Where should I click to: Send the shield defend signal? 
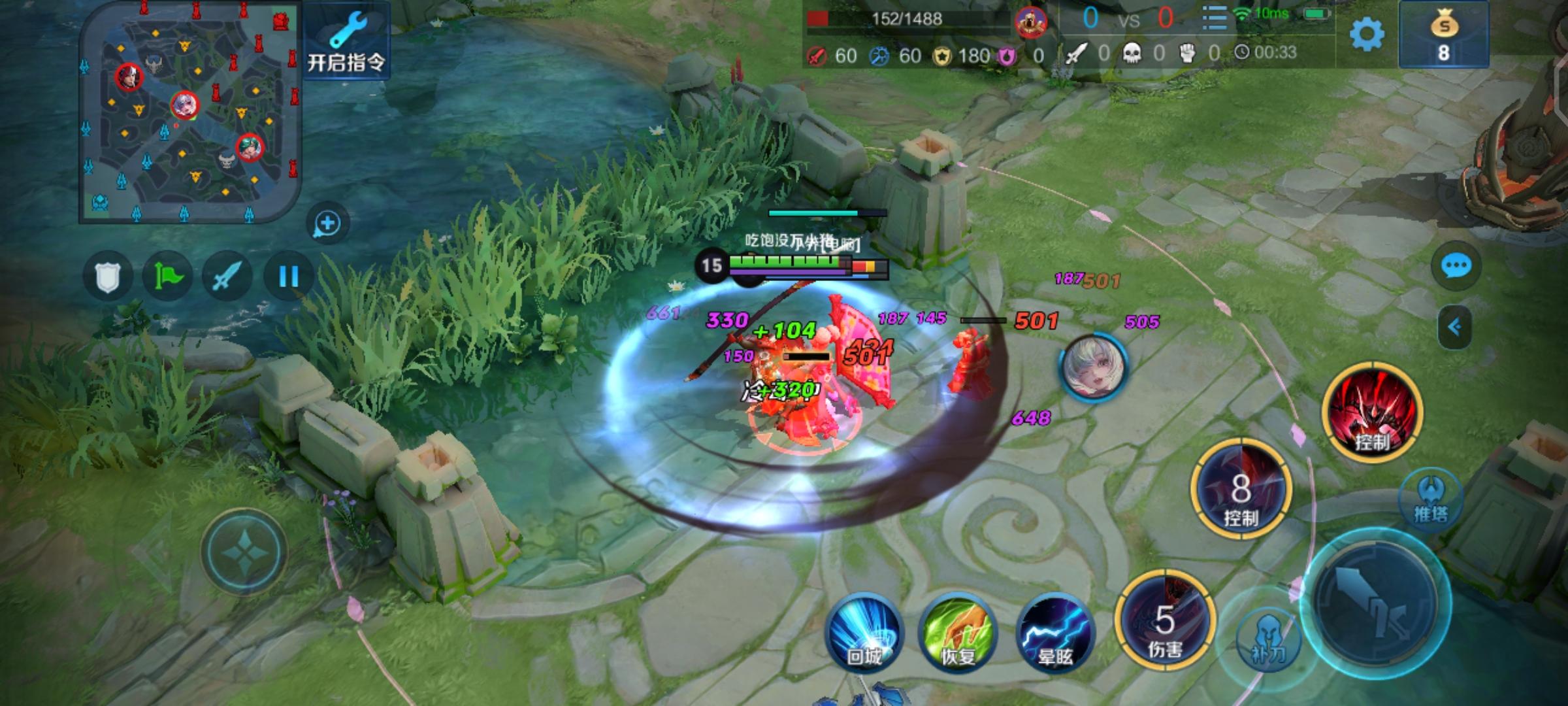tap(108, 277)
